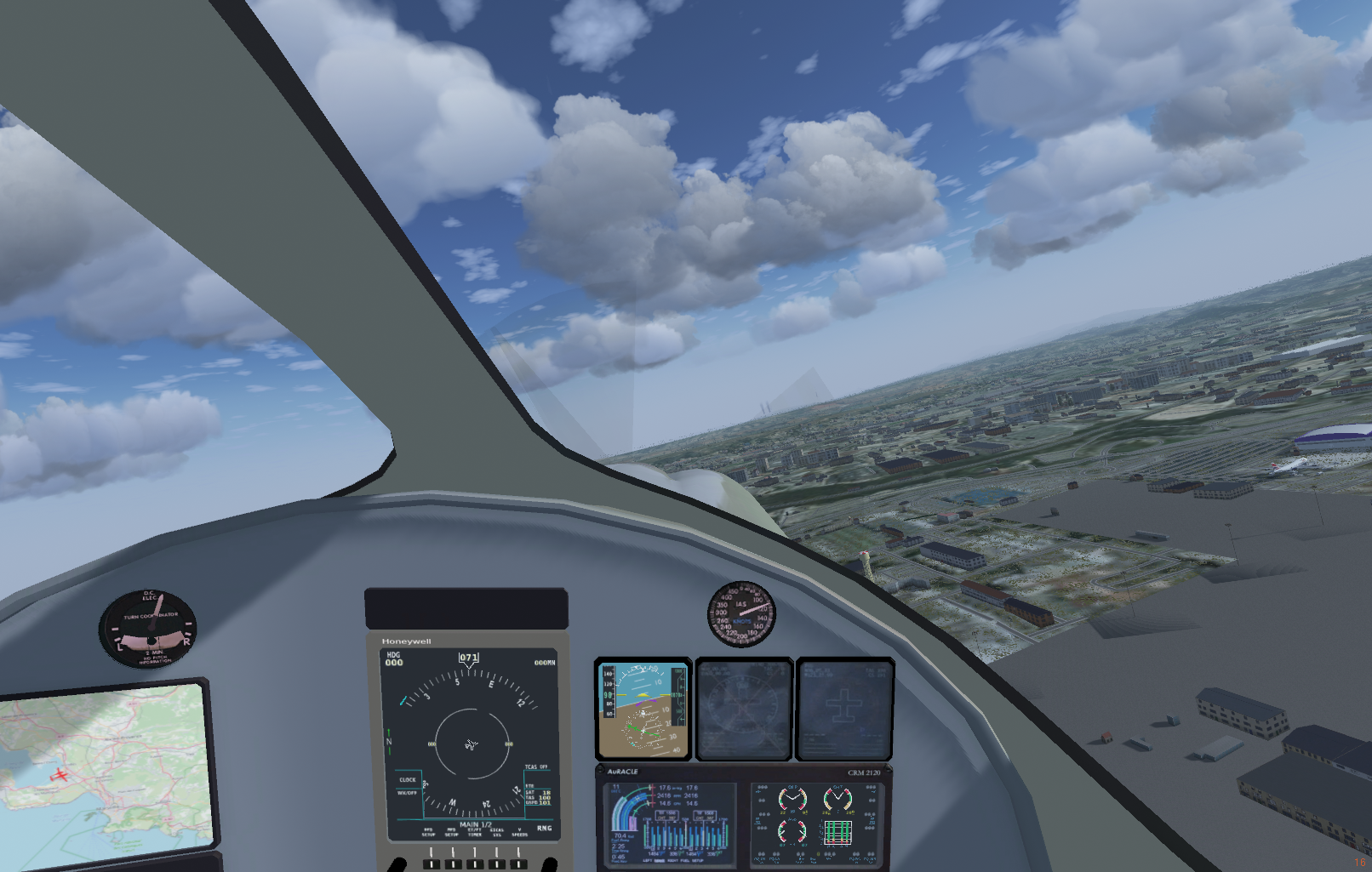Push the softkey below ET/FT TIMER
The width and height of the screenshot is (1372, 872).
tap(475, 863)
